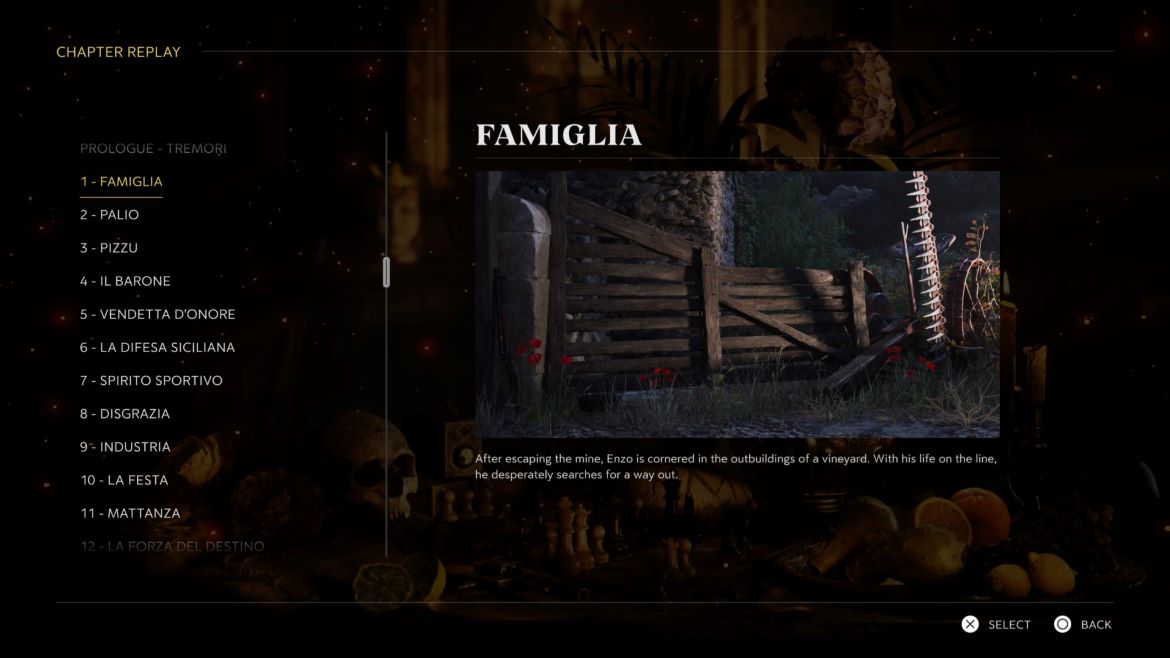
Task: Click the chapter list scrollbar handle
Action: 386,272
